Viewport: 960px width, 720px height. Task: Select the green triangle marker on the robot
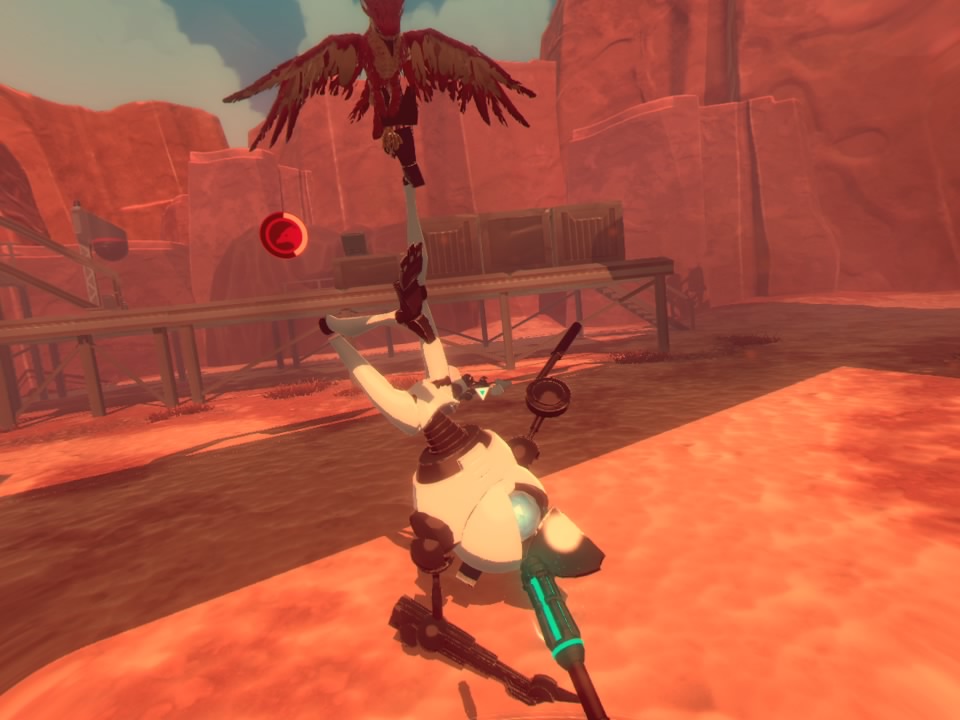click(x=482, y=394)
